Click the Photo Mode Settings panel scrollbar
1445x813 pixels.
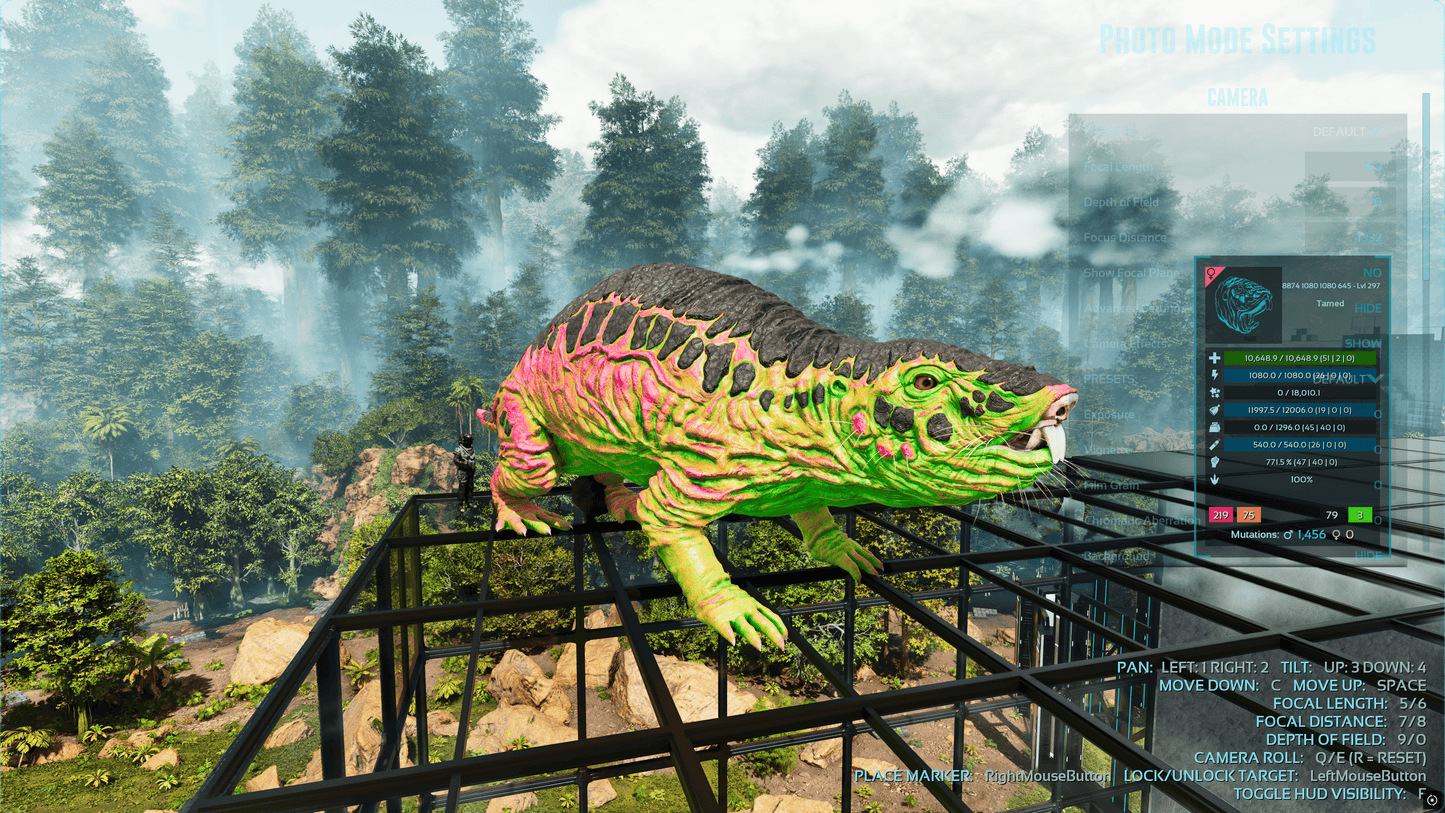tap(1427, 200)
